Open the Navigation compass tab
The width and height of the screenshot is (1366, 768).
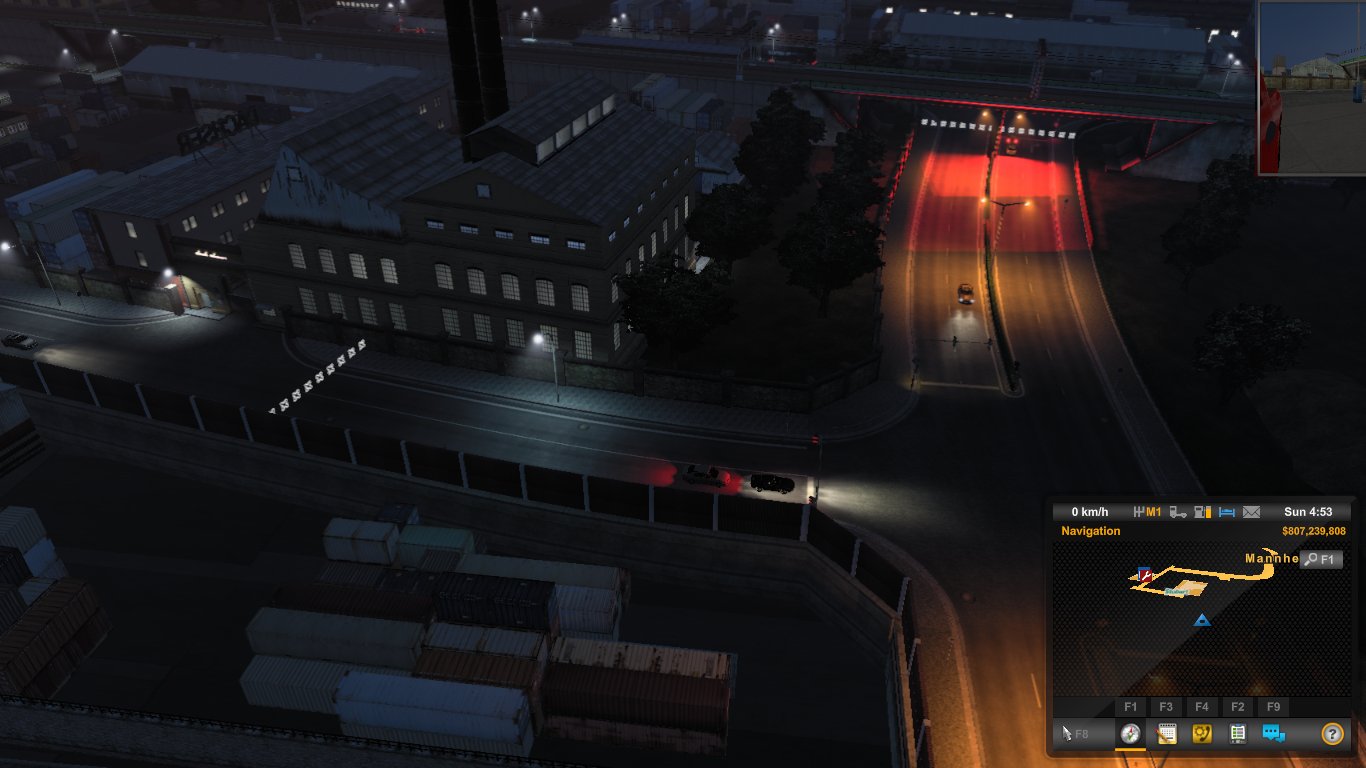click(x=1131, y=733)
